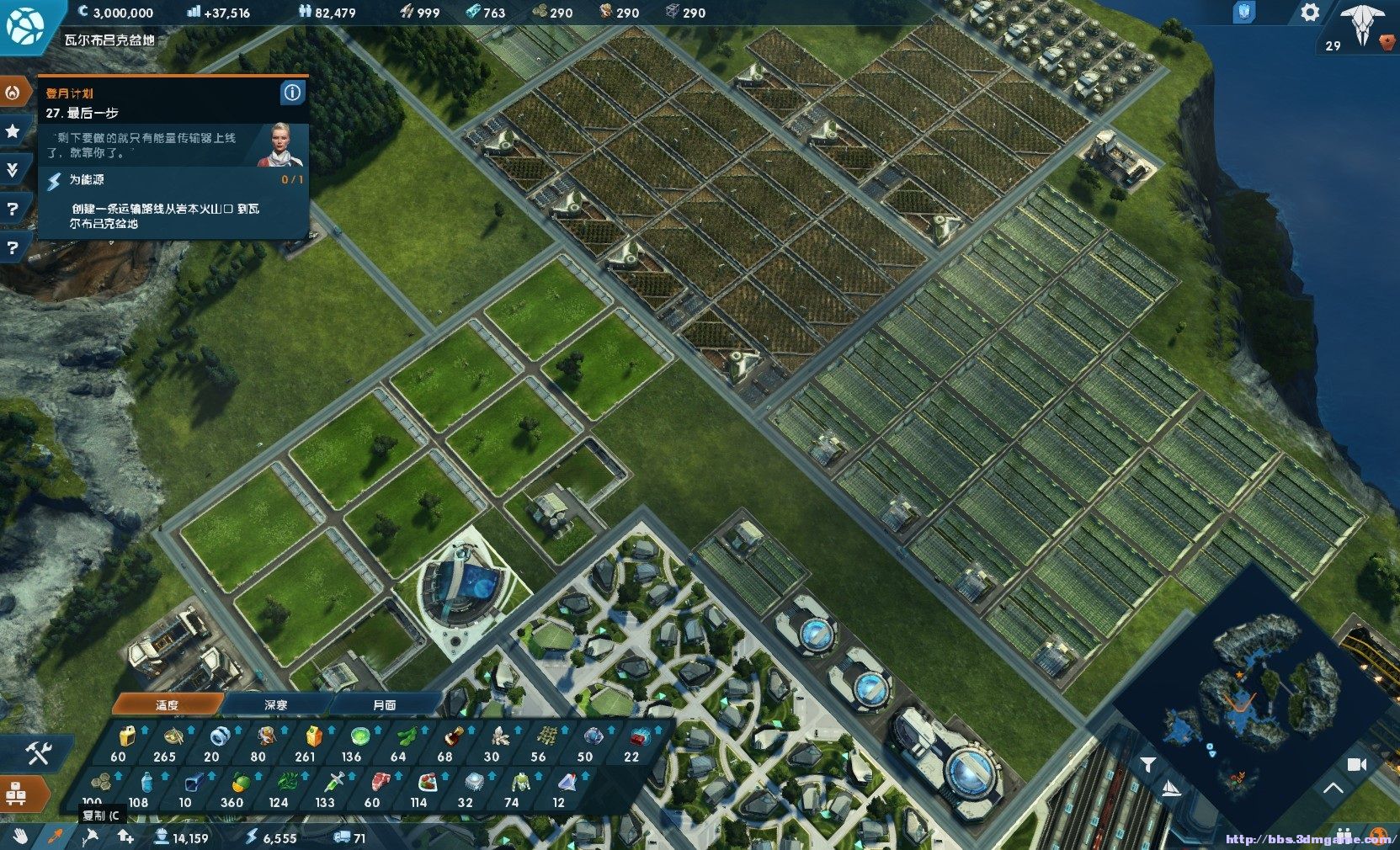Select the syringe resource icon

[x=326, y=784]
